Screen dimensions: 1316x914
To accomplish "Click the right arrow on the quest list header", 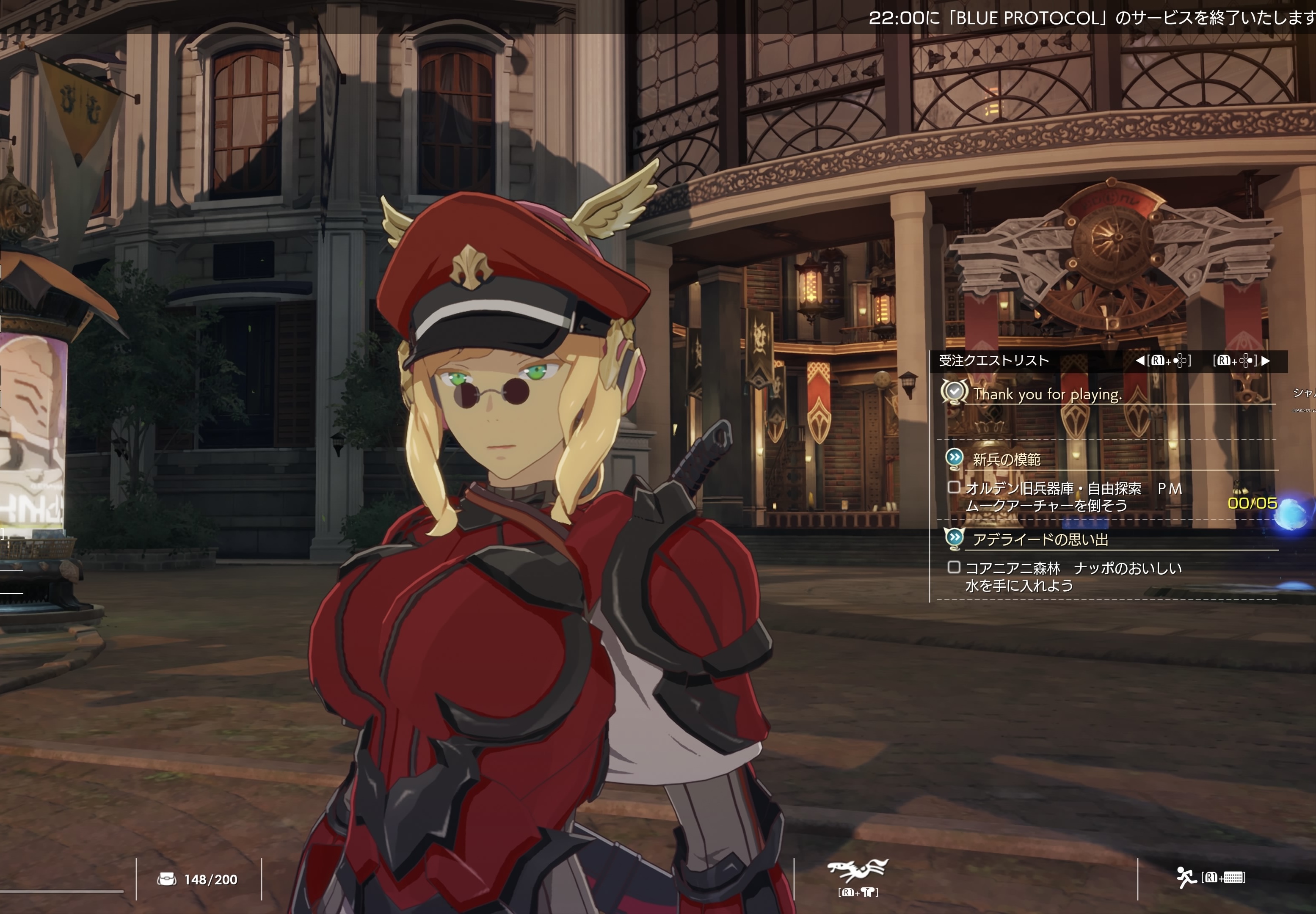I will (1266, 360).
